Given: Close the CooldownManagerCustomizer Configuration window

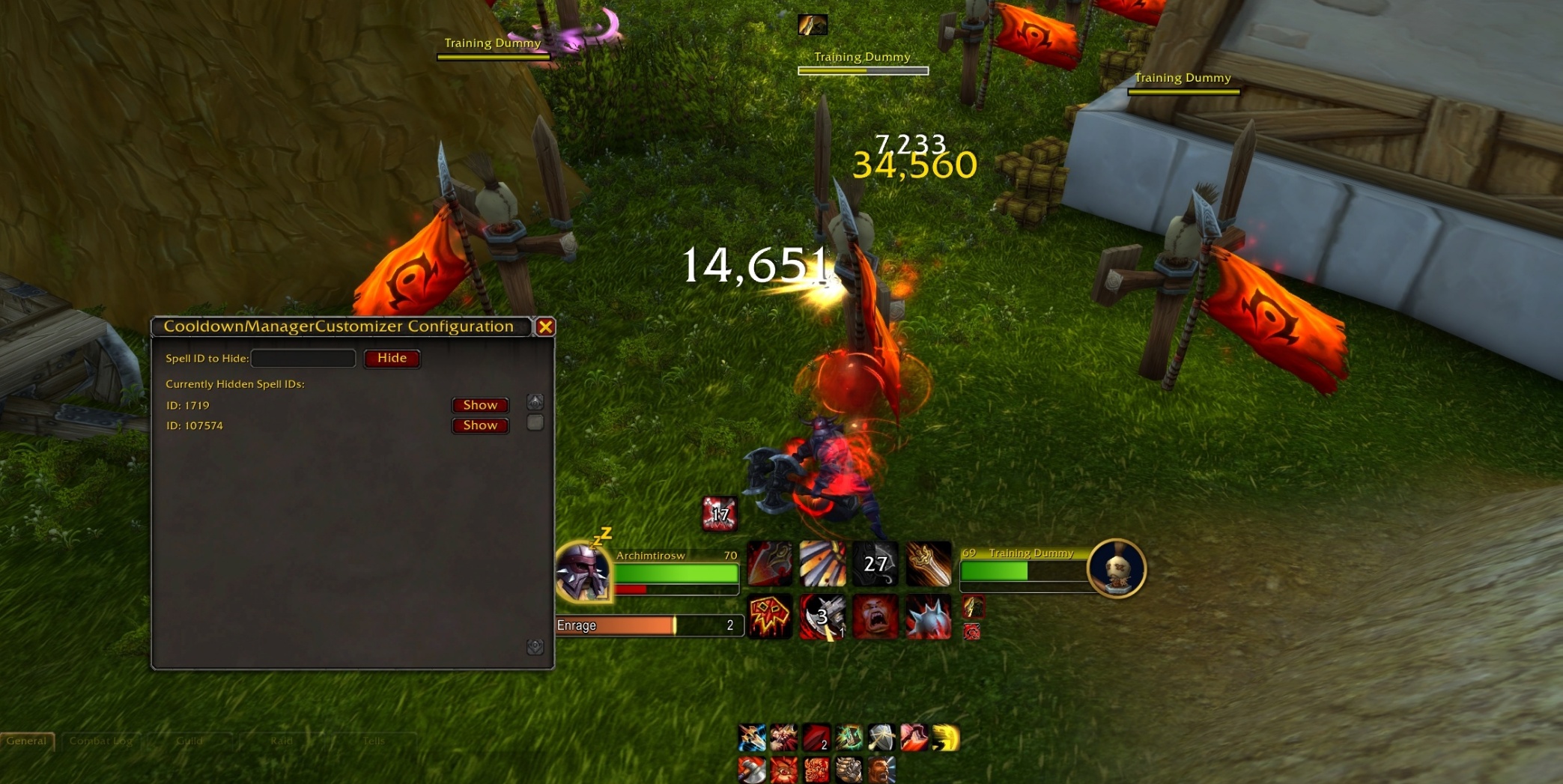Looking at the screenshot, I should 545,326.
